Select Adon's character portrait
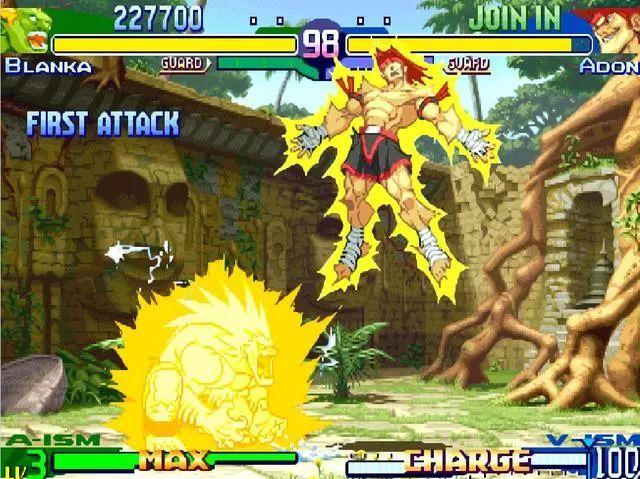The height and width of the screenshot is (479, 640). [x=614, y=32]
